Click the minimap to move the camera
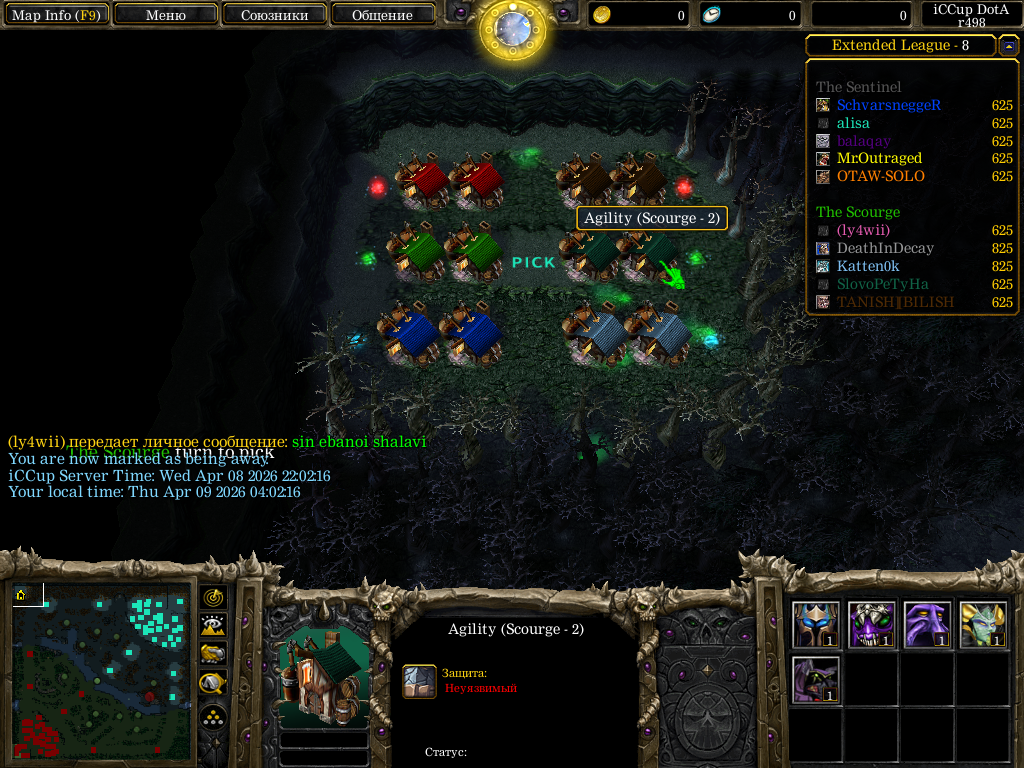 click(x=101, y=670)
